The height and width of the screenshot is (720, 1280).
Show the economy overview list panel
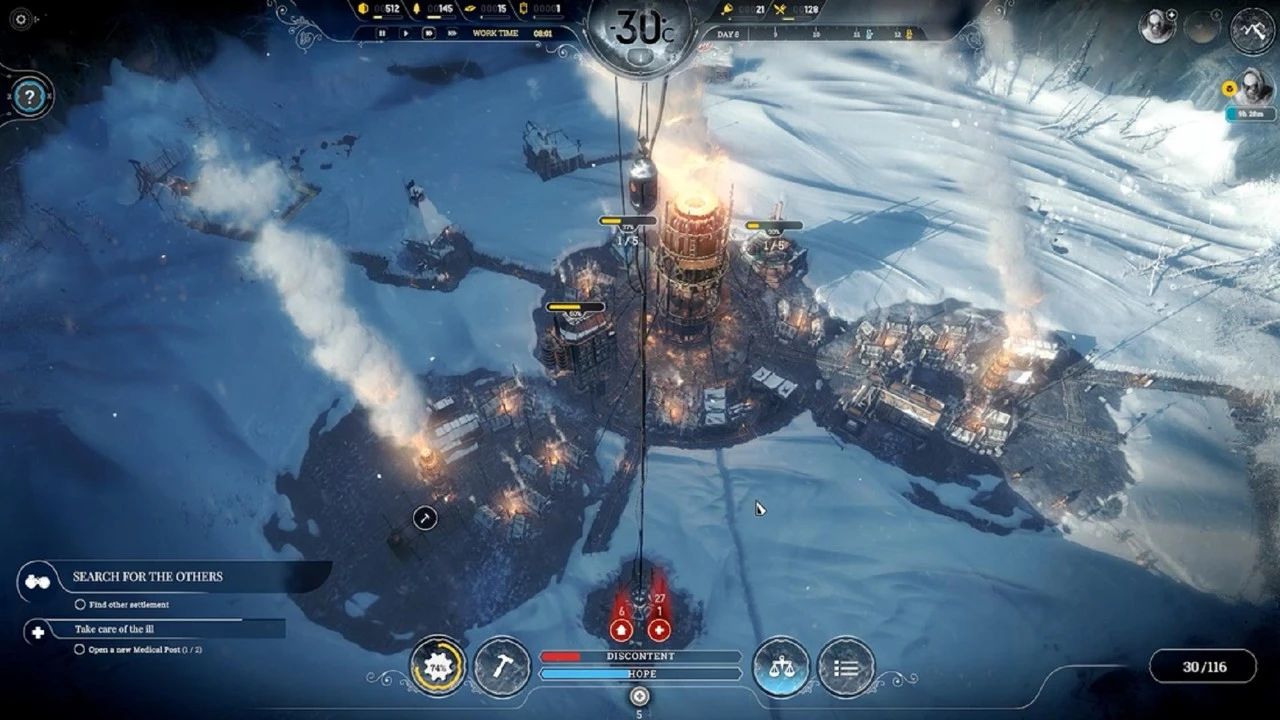(846, 666)
